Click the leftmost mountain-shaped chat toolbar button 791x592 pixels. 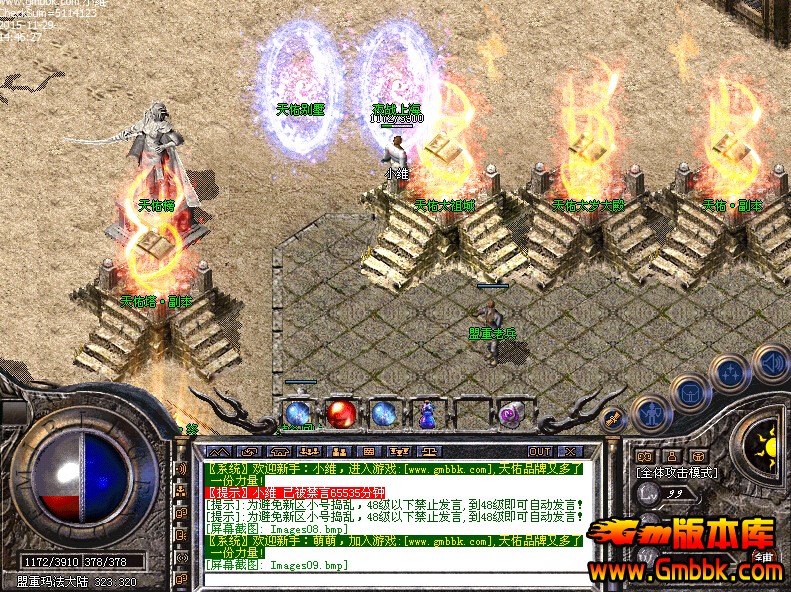218,452
